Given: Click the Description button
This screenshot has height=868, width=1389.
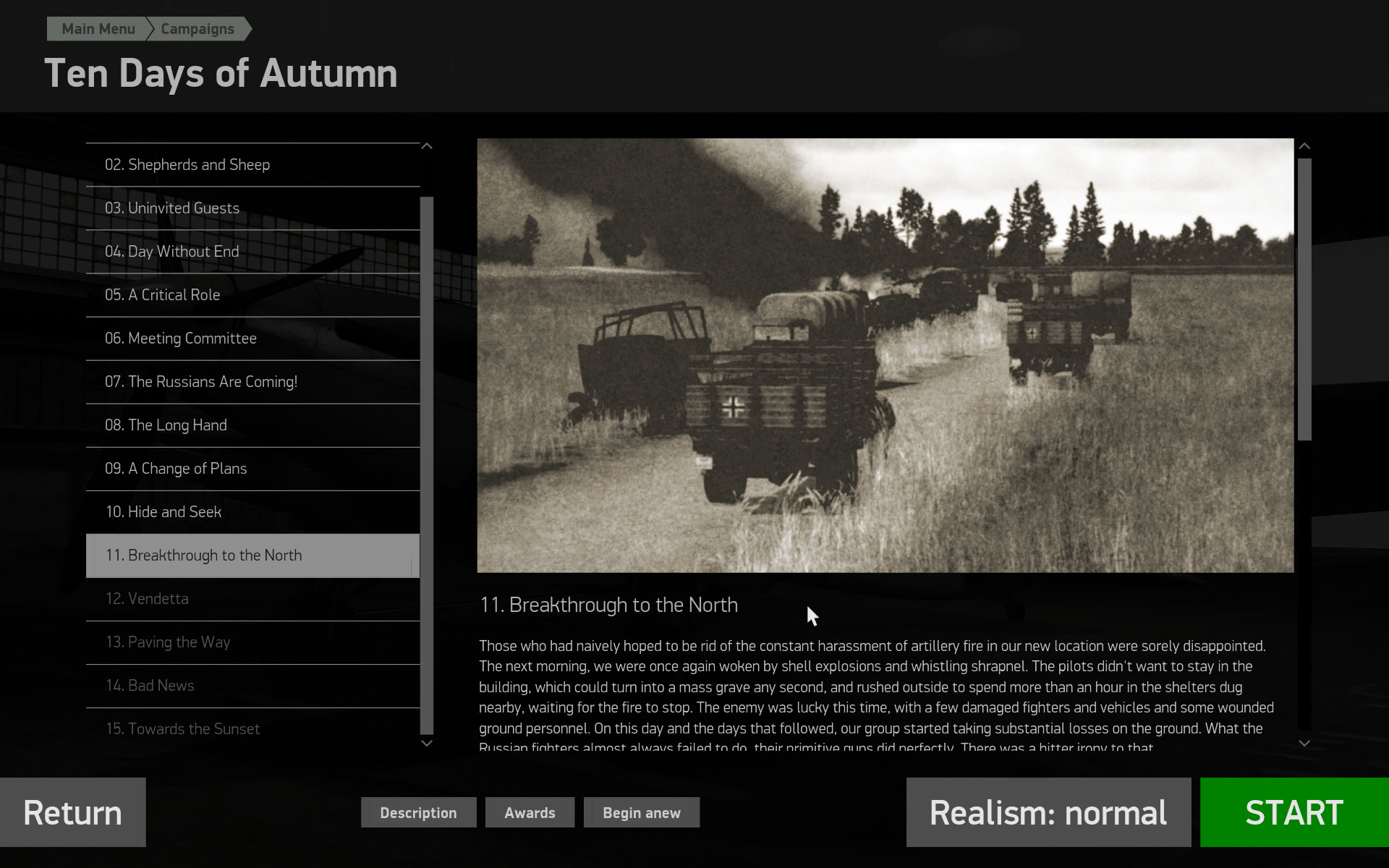Looking at the screenshot, I should (x=418, y=812).
